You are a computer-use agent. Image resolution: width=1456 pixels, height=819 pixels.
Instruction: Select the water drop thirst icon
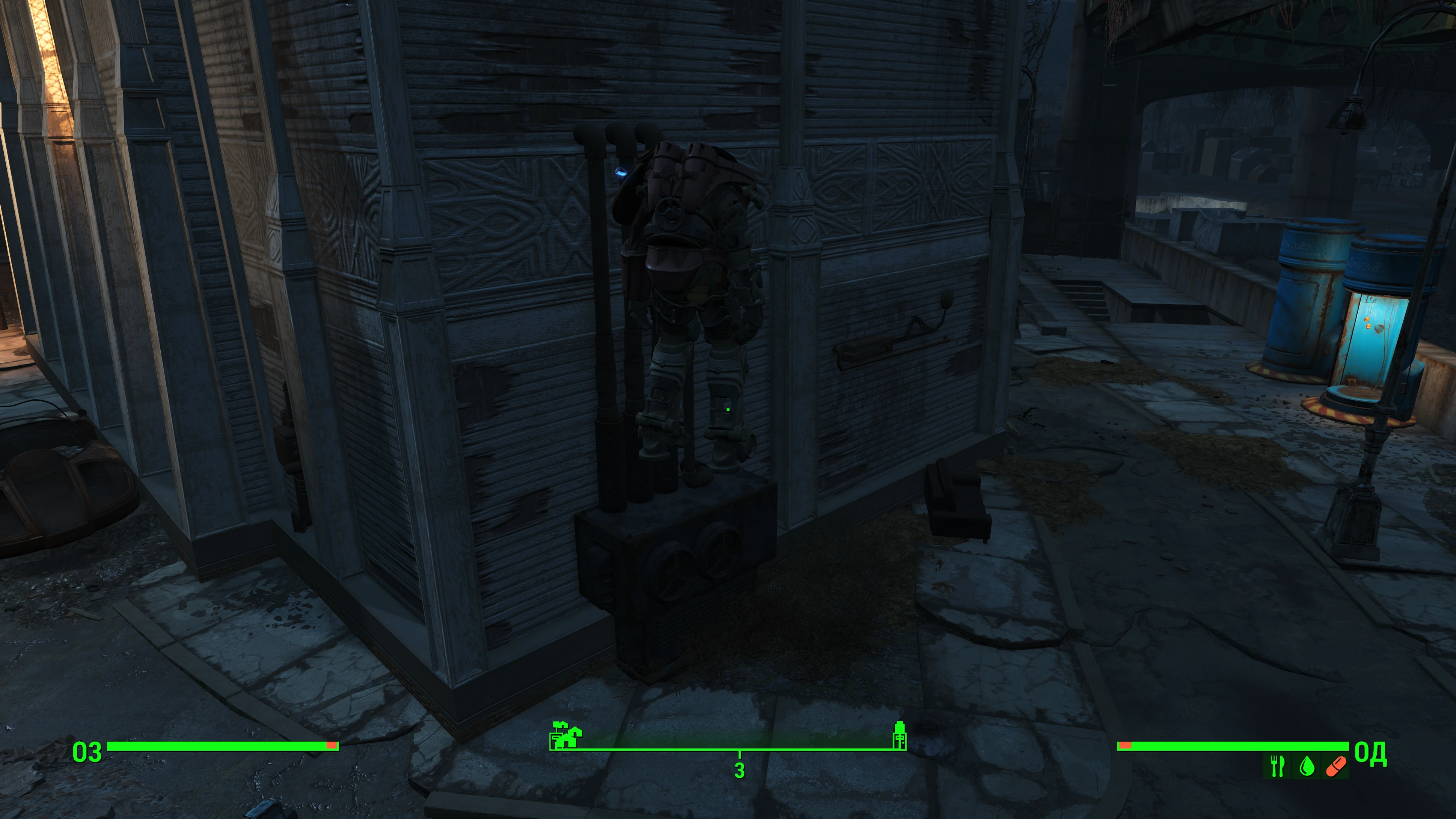click(x=1306, y=766)
